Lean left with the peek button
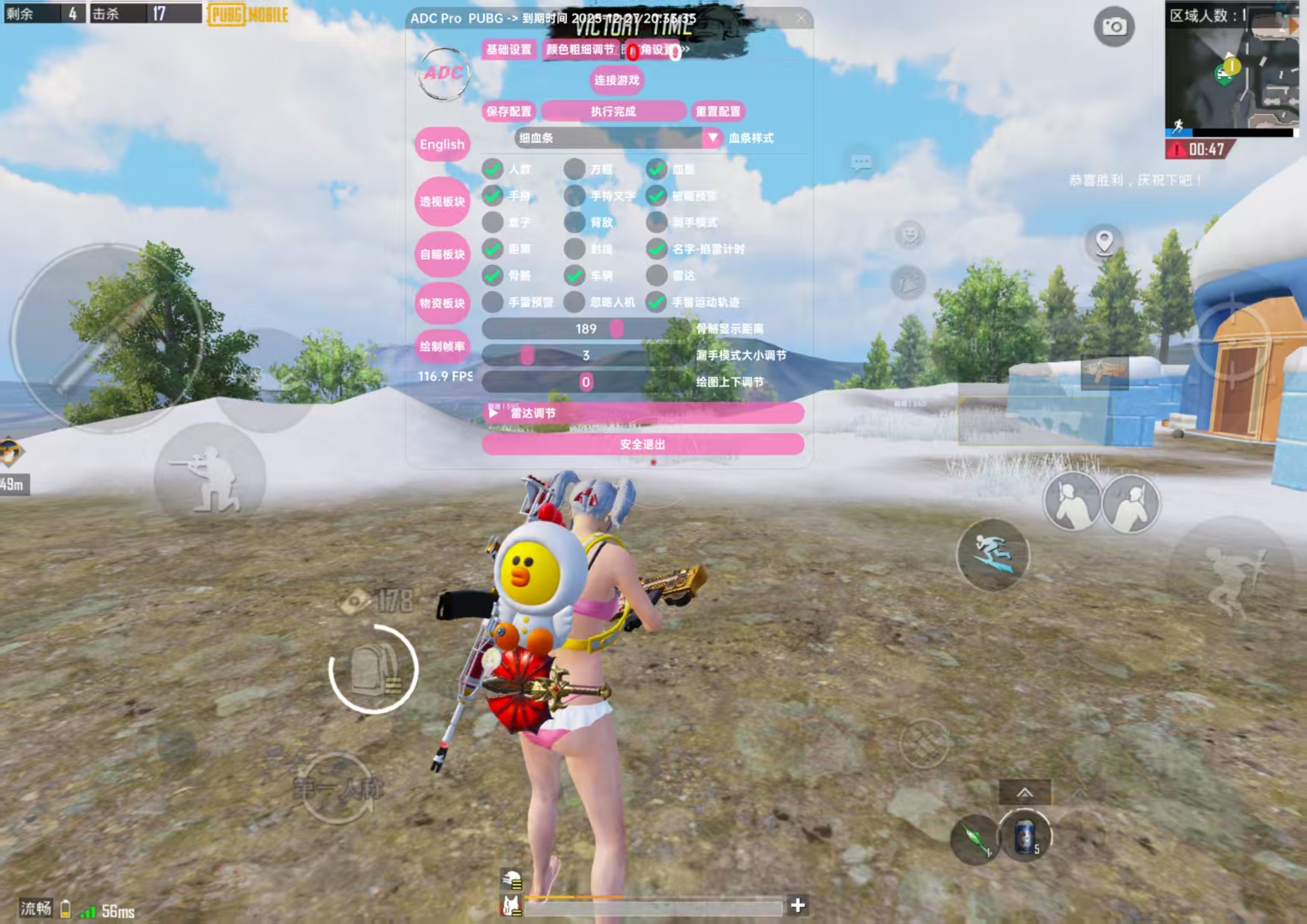The width and height of the screenshot is (1307, 924). click(x=1071, y=503)
